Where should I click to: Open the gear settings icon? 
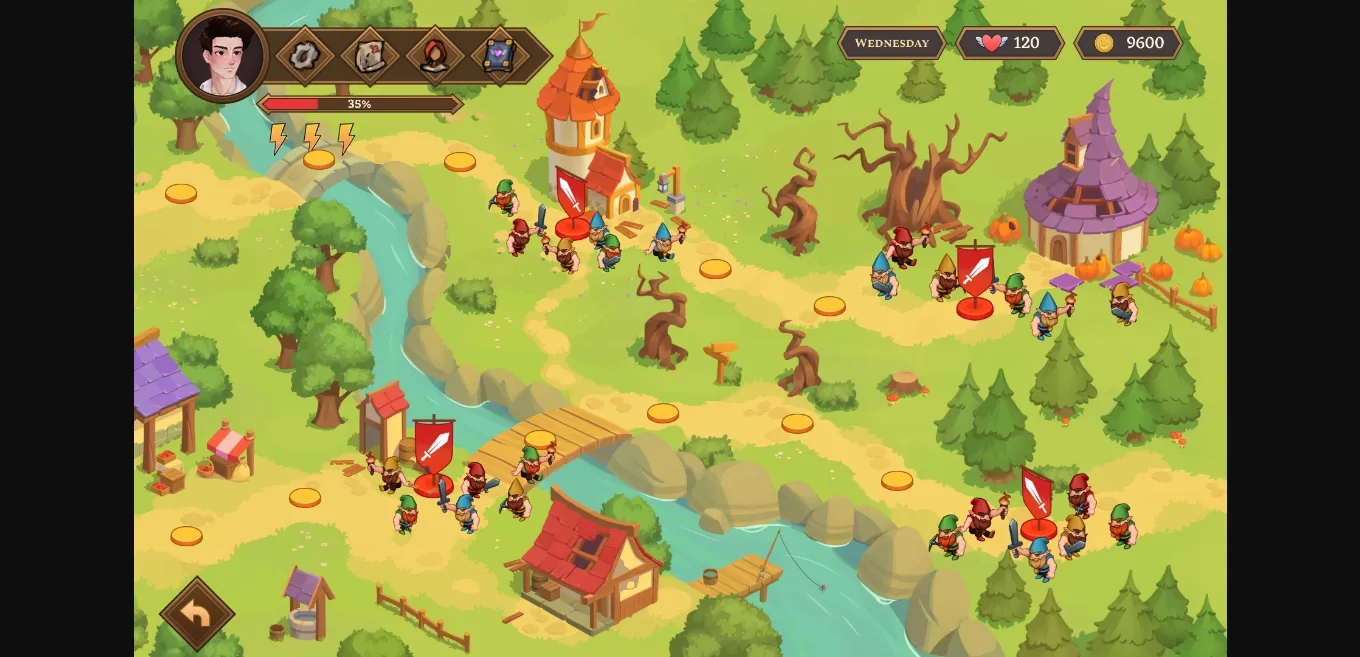coord(305,55)
